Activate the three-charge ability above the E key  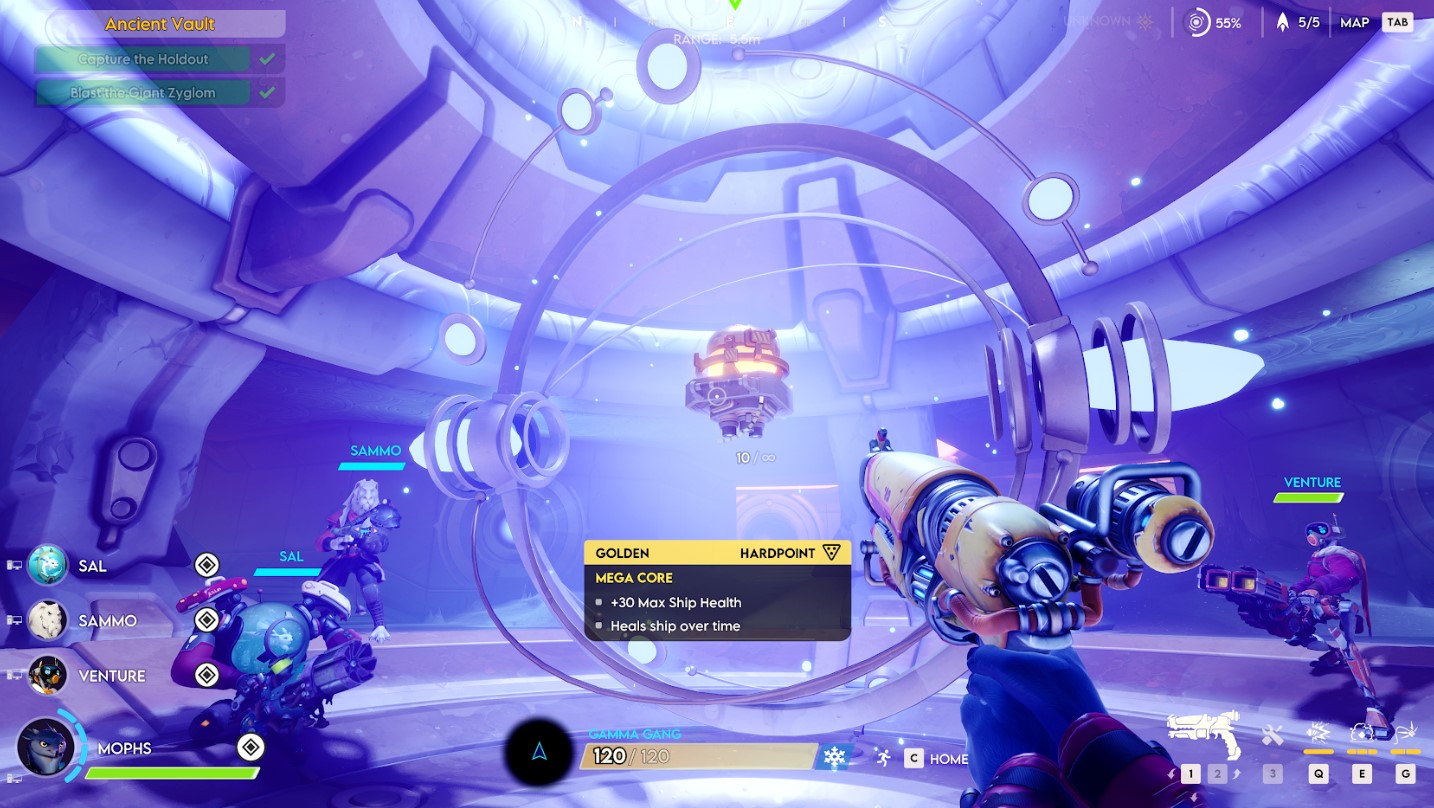1361,733
